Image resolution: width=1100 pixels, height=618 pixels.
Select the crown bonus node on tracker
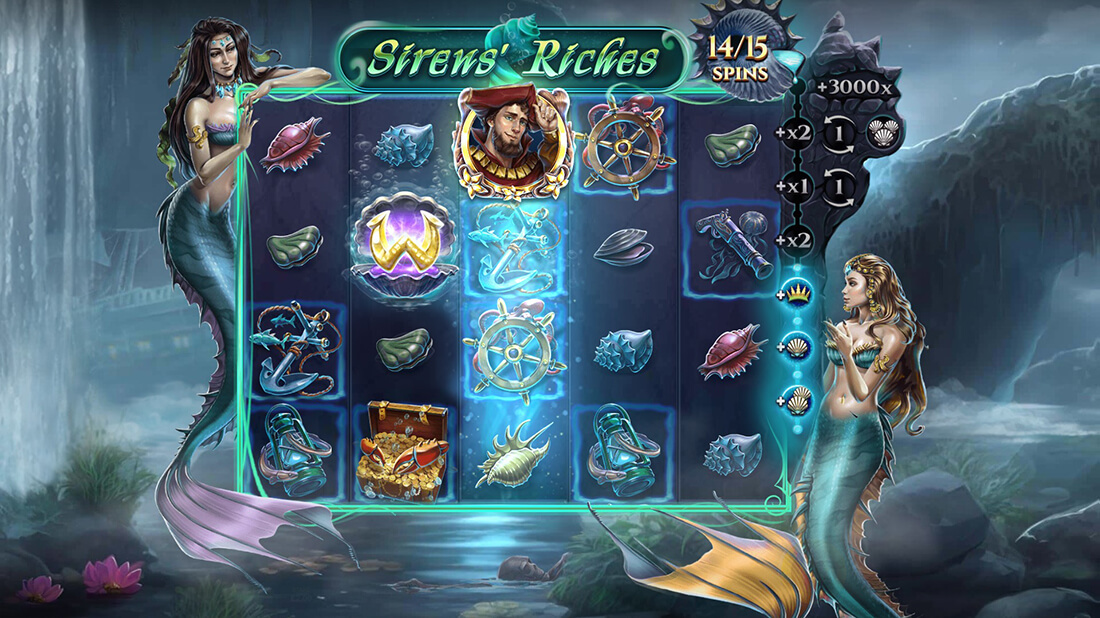pyautogui.click(x=798, y=293)
